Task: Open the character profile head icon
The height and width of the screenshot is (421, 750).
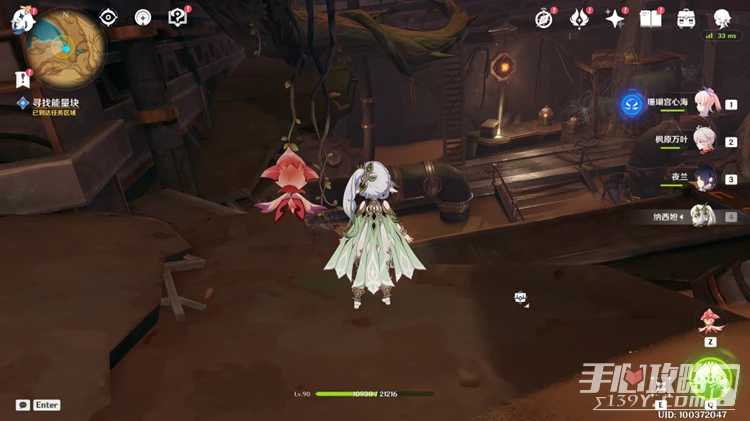Action: 722,18
